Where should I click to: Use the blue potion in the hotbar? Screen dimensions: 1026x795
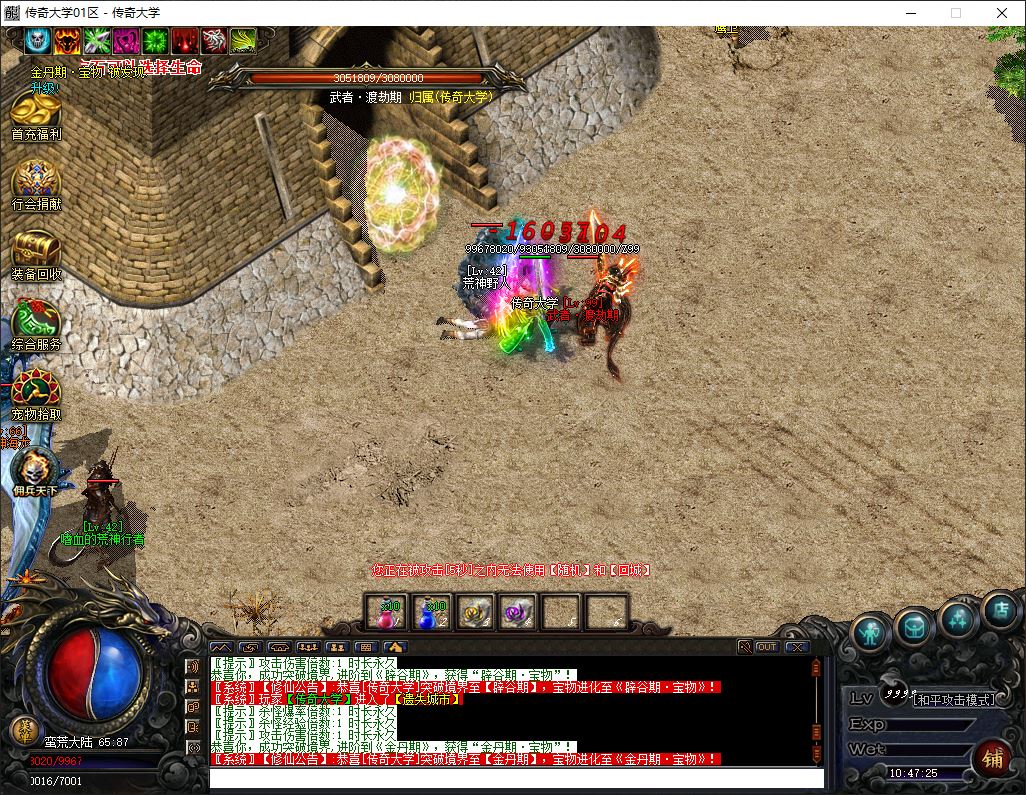coord(429,612)
